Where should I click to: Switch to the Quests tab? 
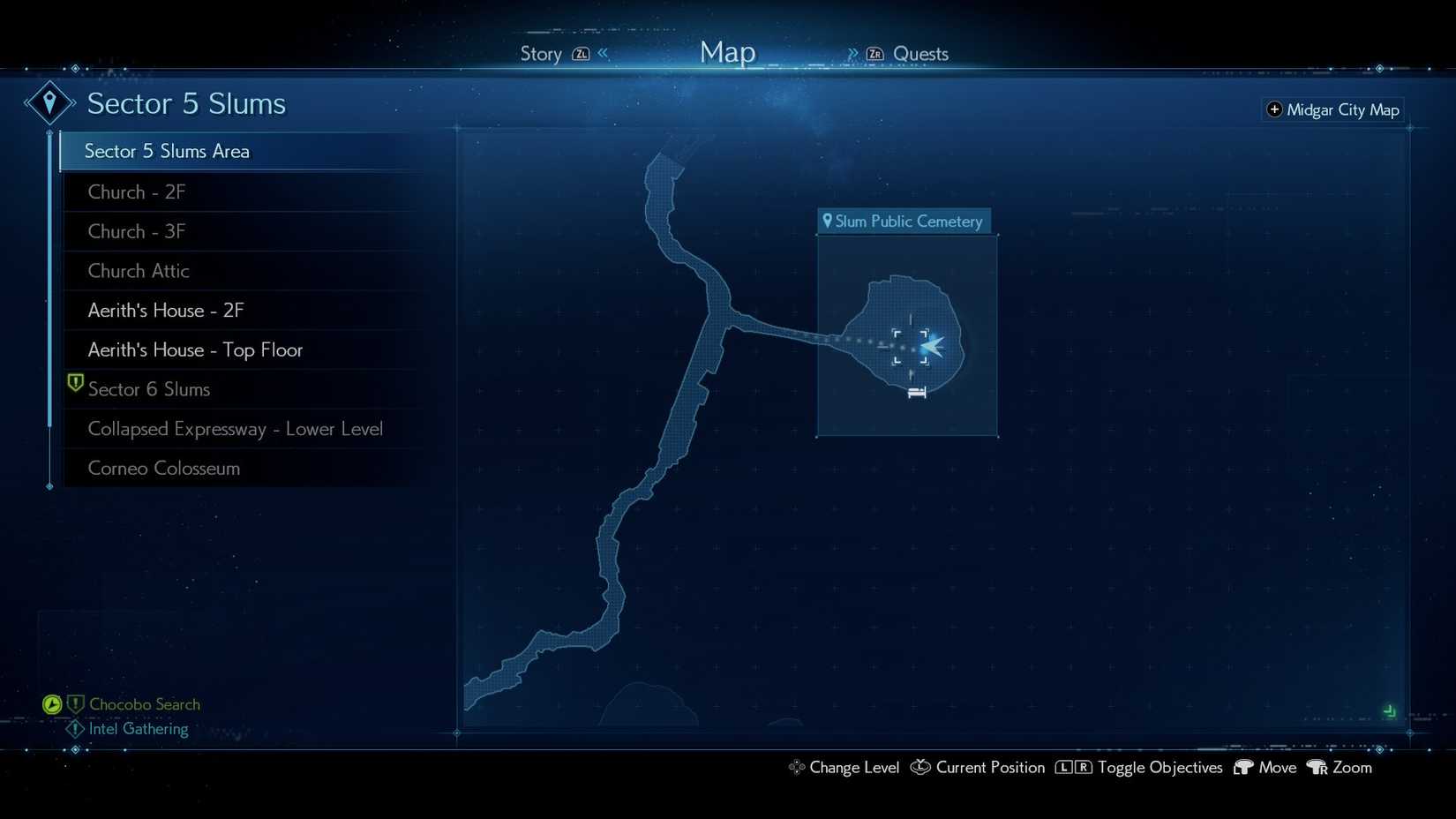920,54
